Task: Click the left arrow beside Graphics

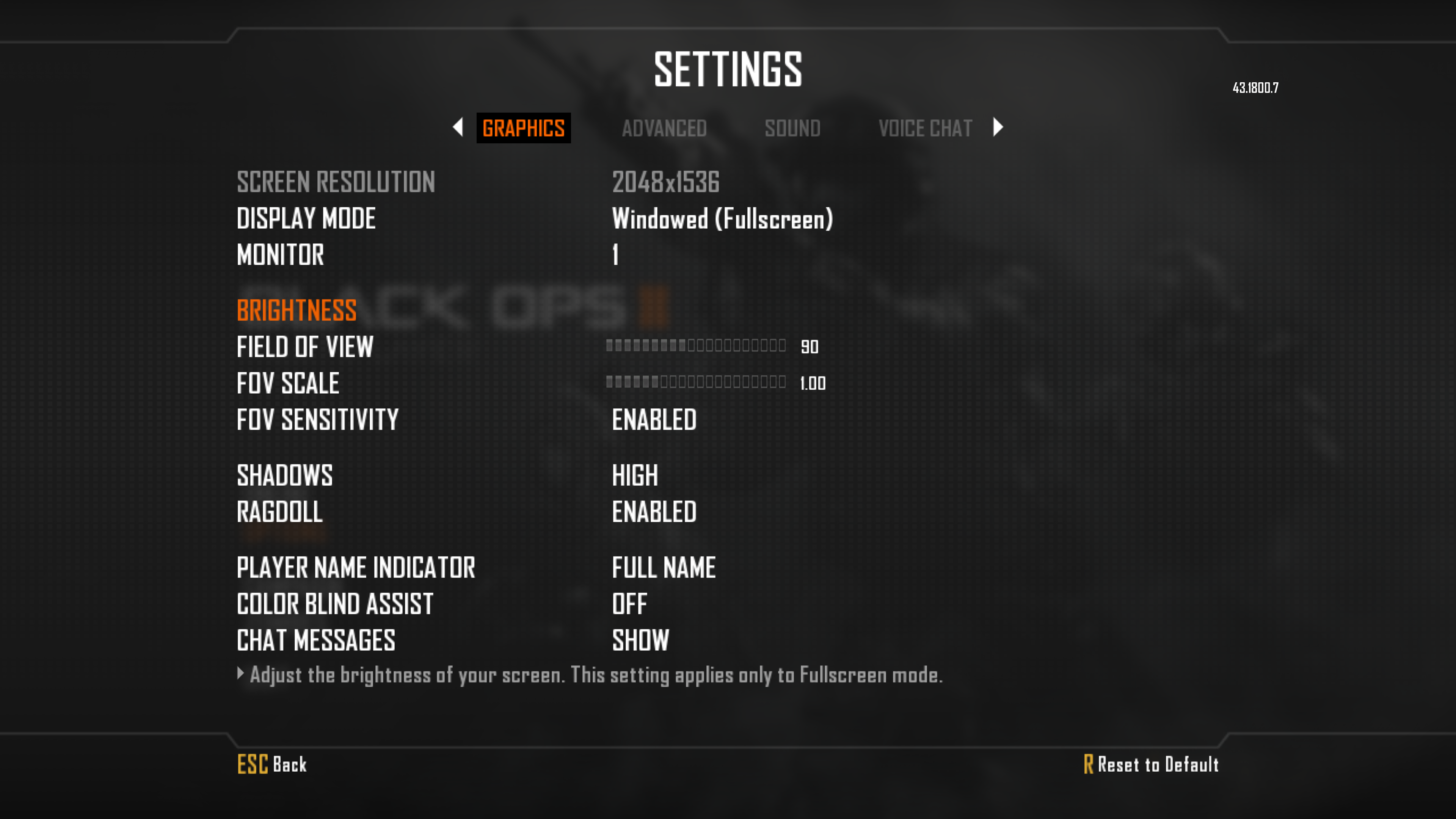Action: tap(458, 127)
